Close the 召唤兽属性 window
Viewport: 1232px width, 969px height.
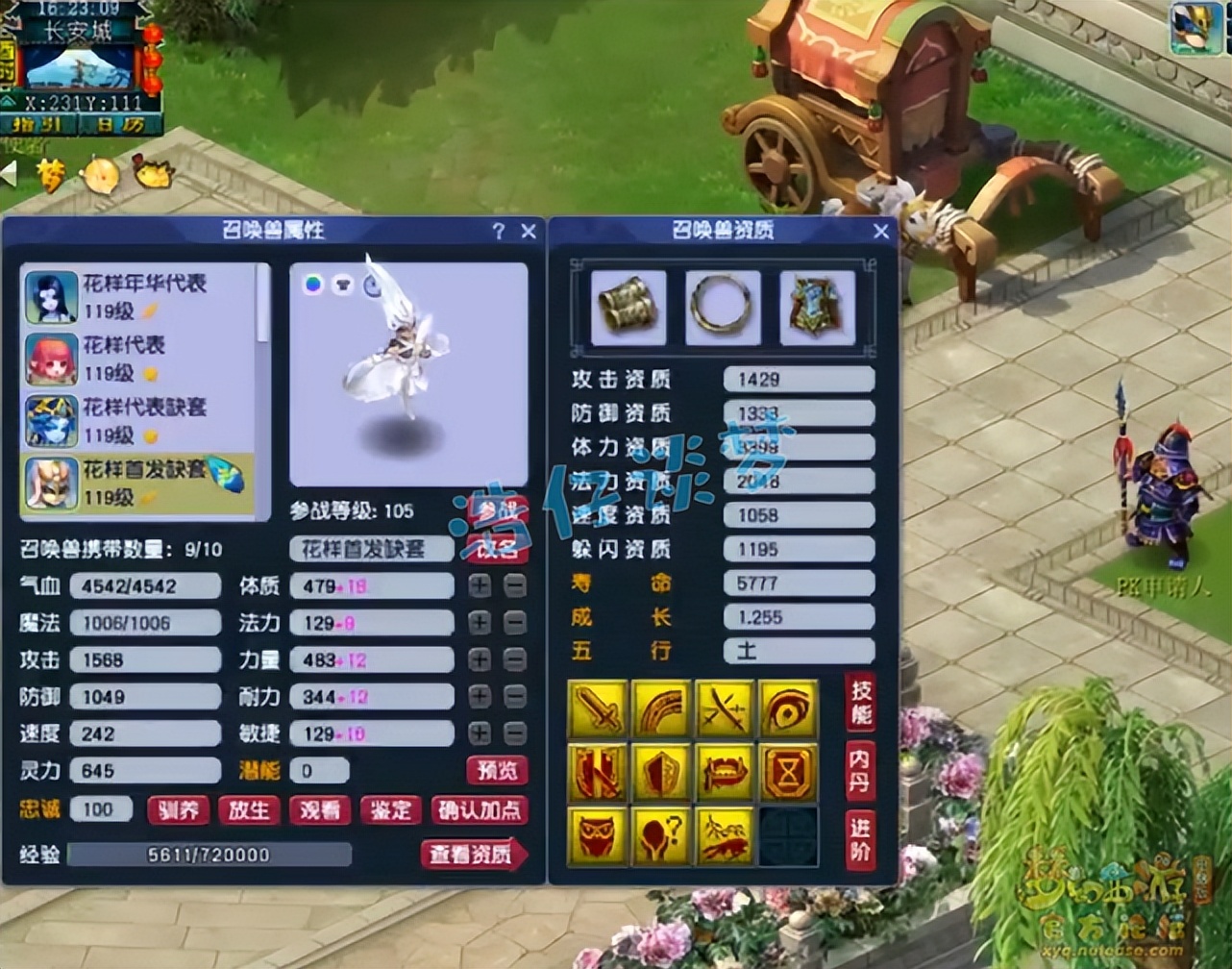click(529, 231)
